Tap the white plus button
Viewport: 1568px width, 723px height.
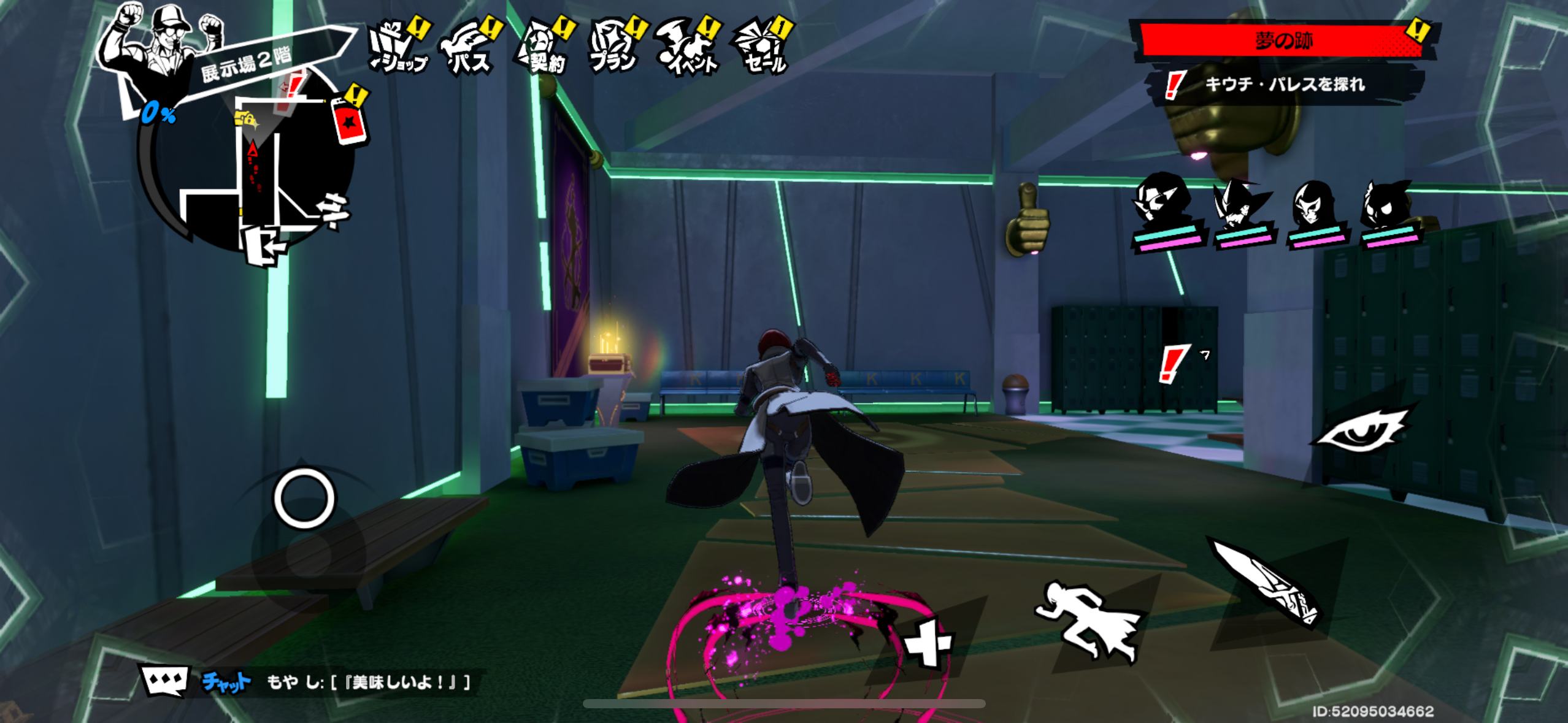(x=928, y=643)
